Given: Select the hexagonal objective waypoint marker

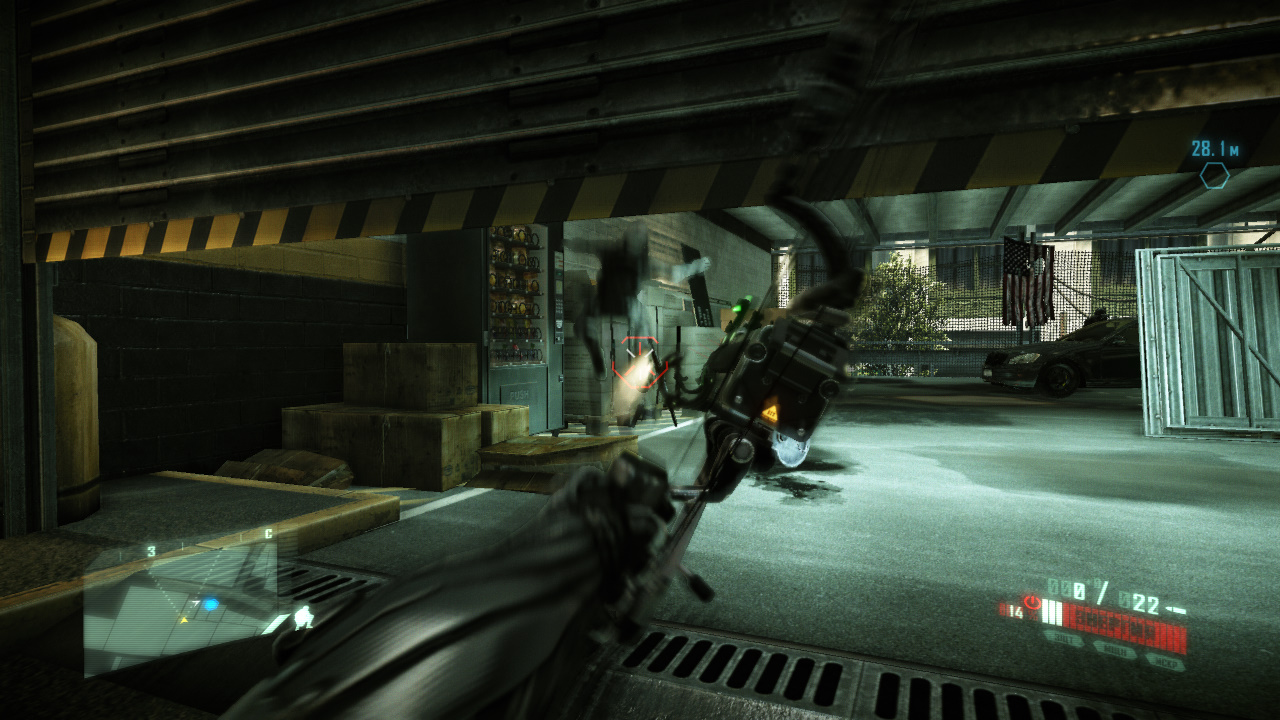Looking at the screenshot, I should click(x=1214, y=176).
